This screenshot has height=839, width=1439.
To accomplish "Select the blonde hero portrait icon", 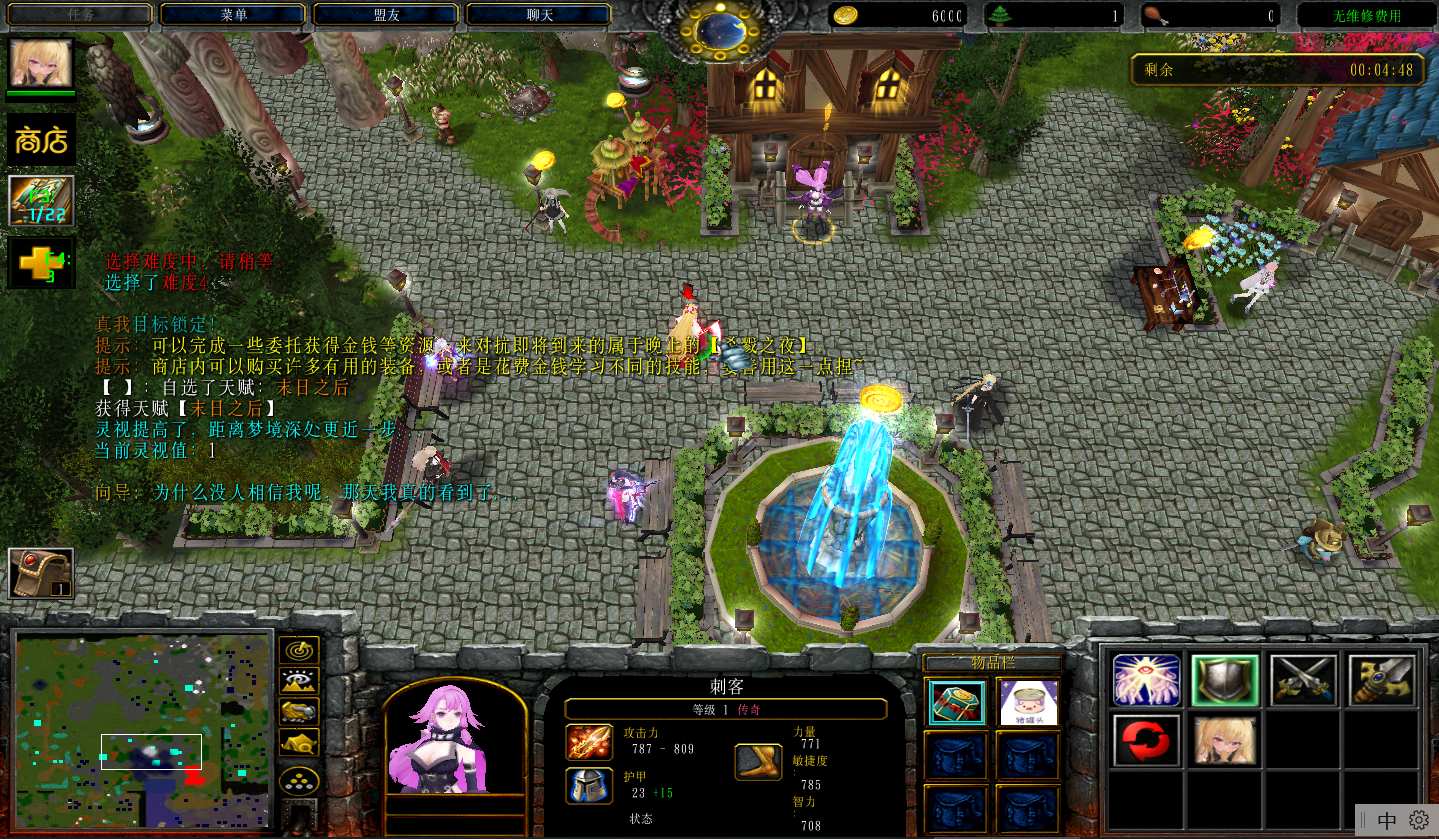I will click(41, 63).
